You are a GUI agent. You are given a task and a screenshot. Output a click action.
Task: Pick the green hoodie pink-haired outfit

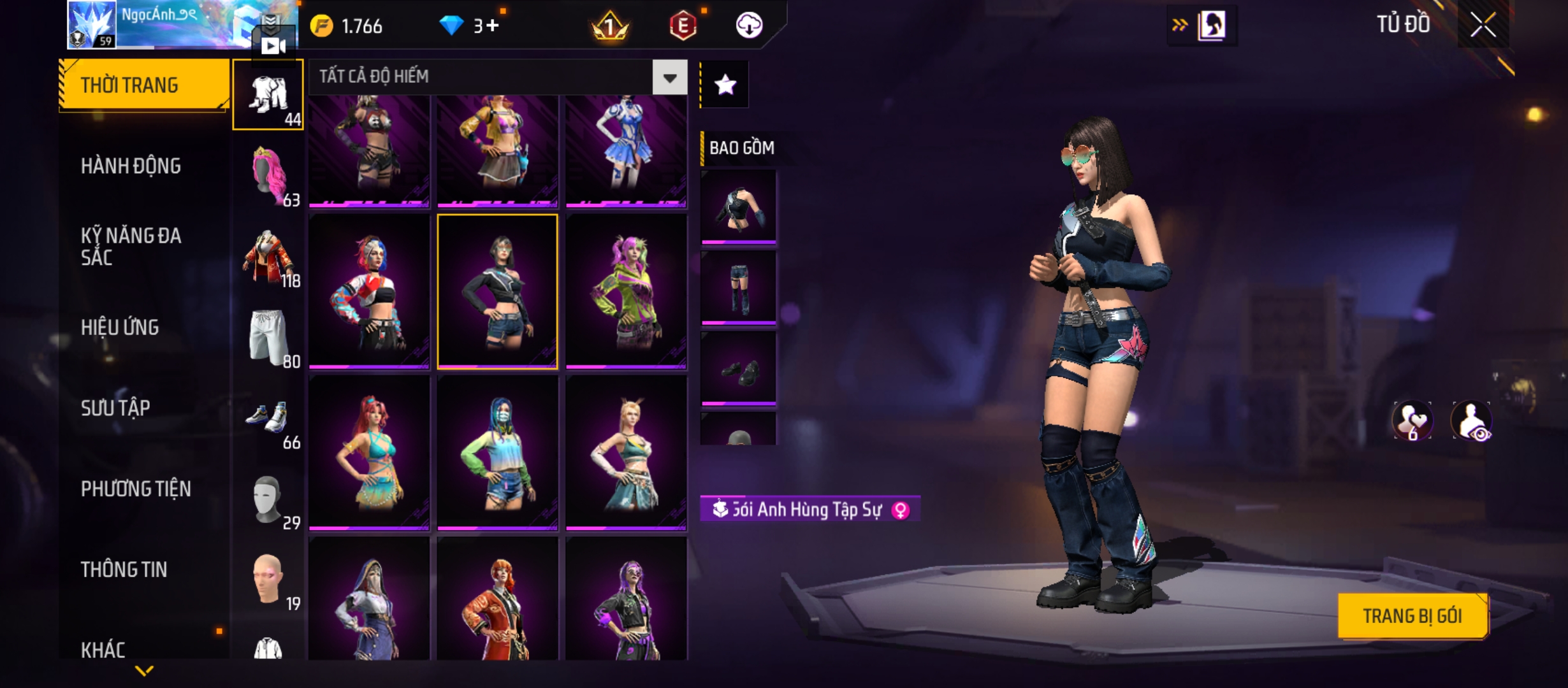(626, 291)
